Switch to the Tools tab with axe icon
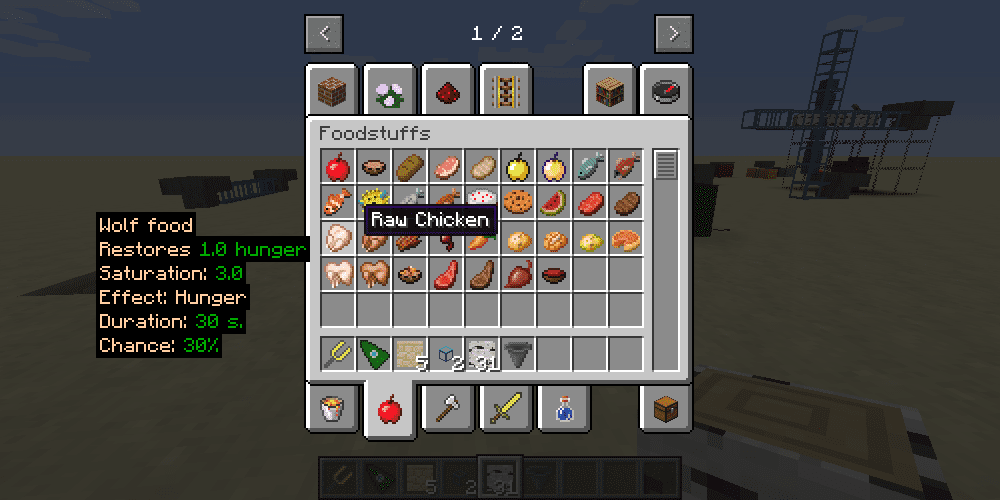The image size is (1000, 500). [448, 408]
